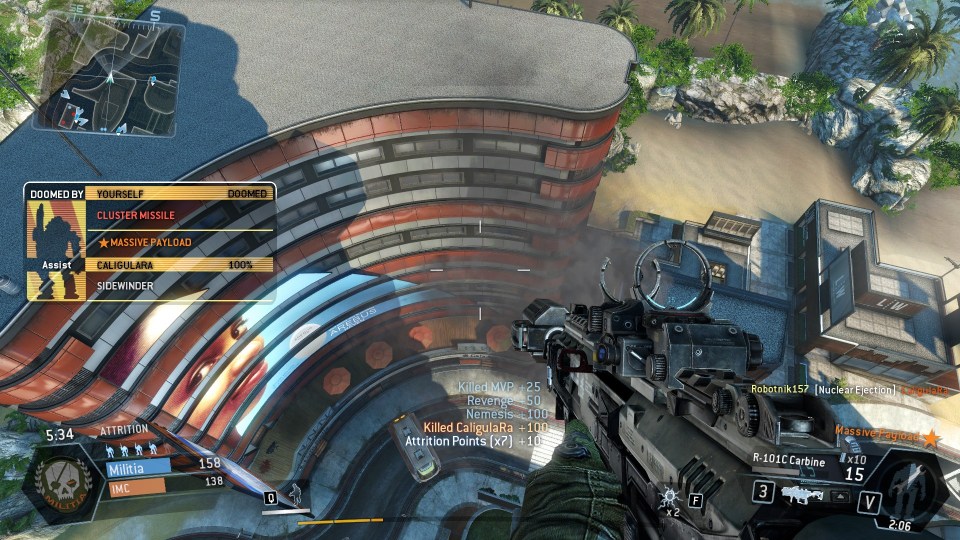The image size is (960, 540).
Task: Click the Militia skull faction emblem
Action: (x=62, y=478)
